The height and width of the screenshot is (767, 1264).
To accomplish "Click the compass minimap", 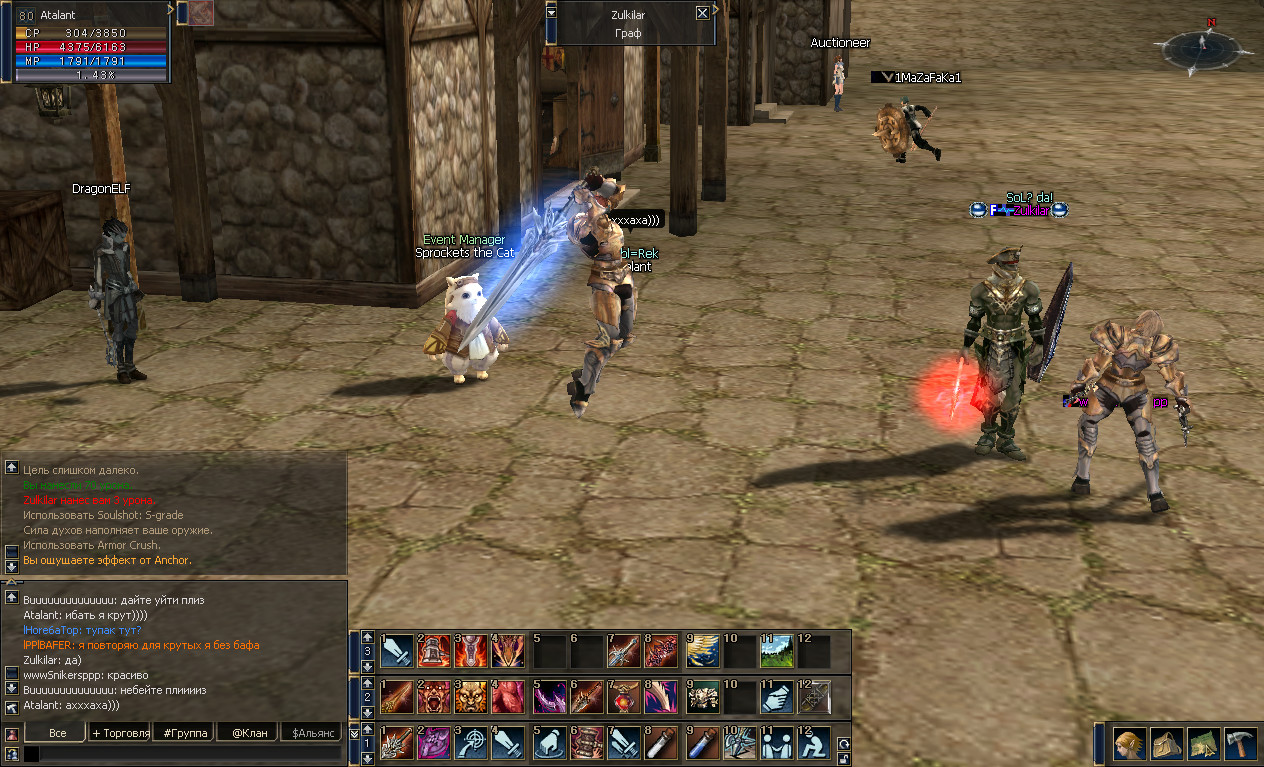I will coord(1202,45).
